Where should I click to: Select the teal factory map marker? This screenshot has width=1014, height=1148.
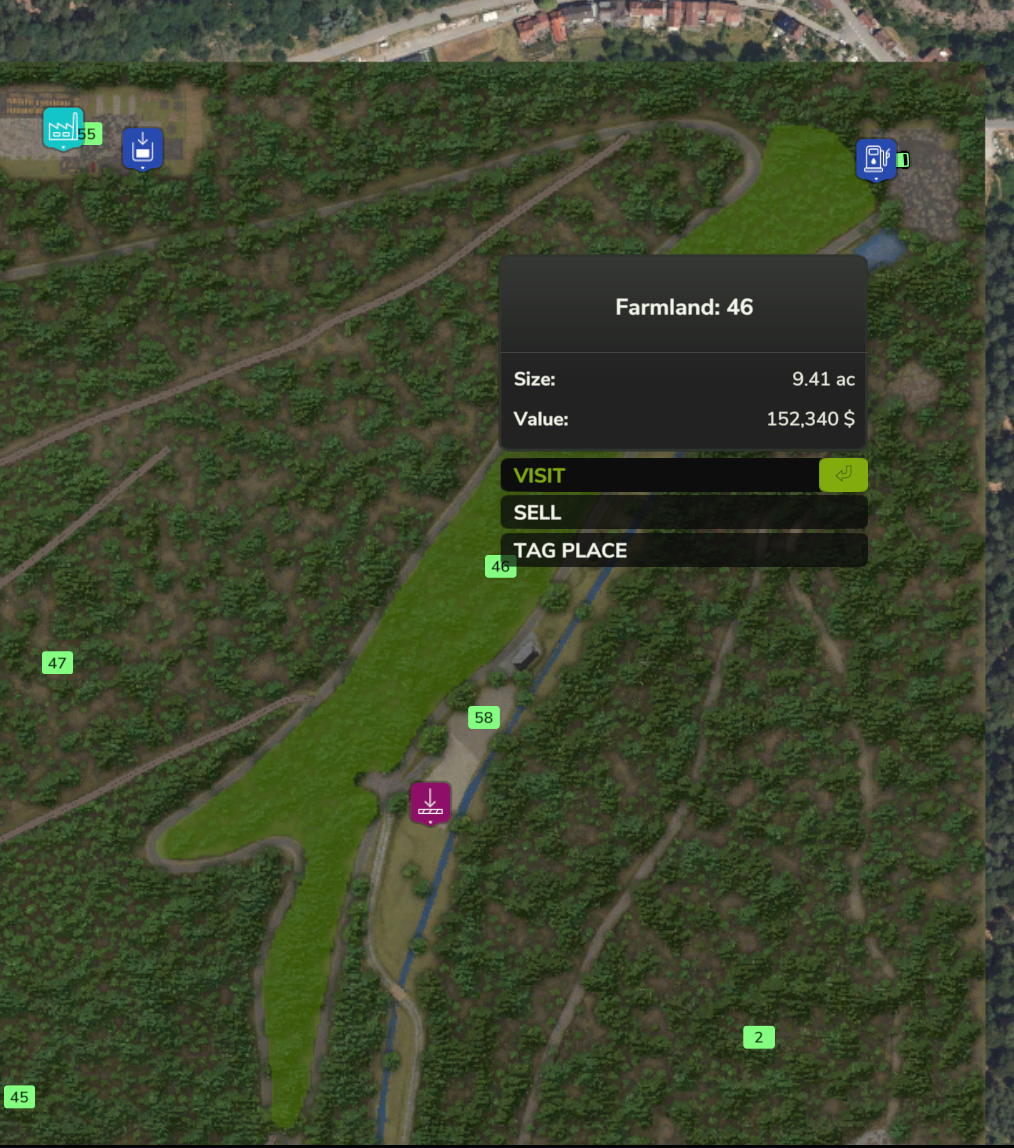(x=63, y=128)
